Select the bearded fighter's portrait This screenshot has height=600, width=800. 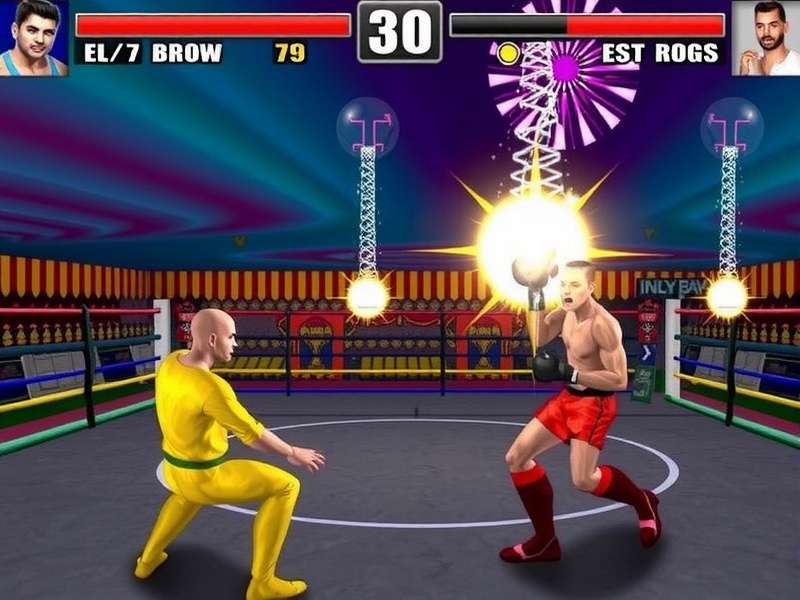[765, 38]
